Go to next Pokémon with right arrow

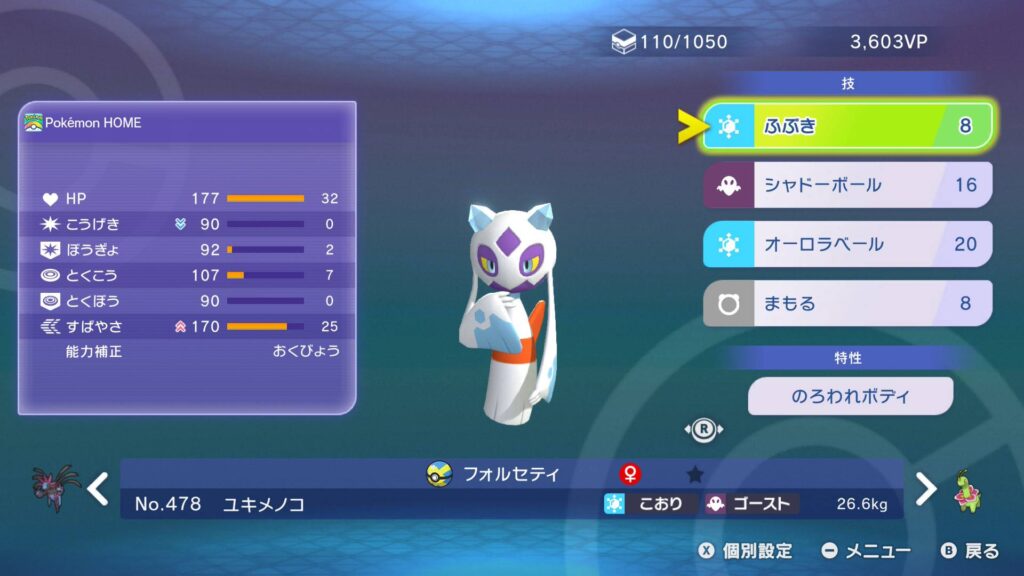pos(927,489)
